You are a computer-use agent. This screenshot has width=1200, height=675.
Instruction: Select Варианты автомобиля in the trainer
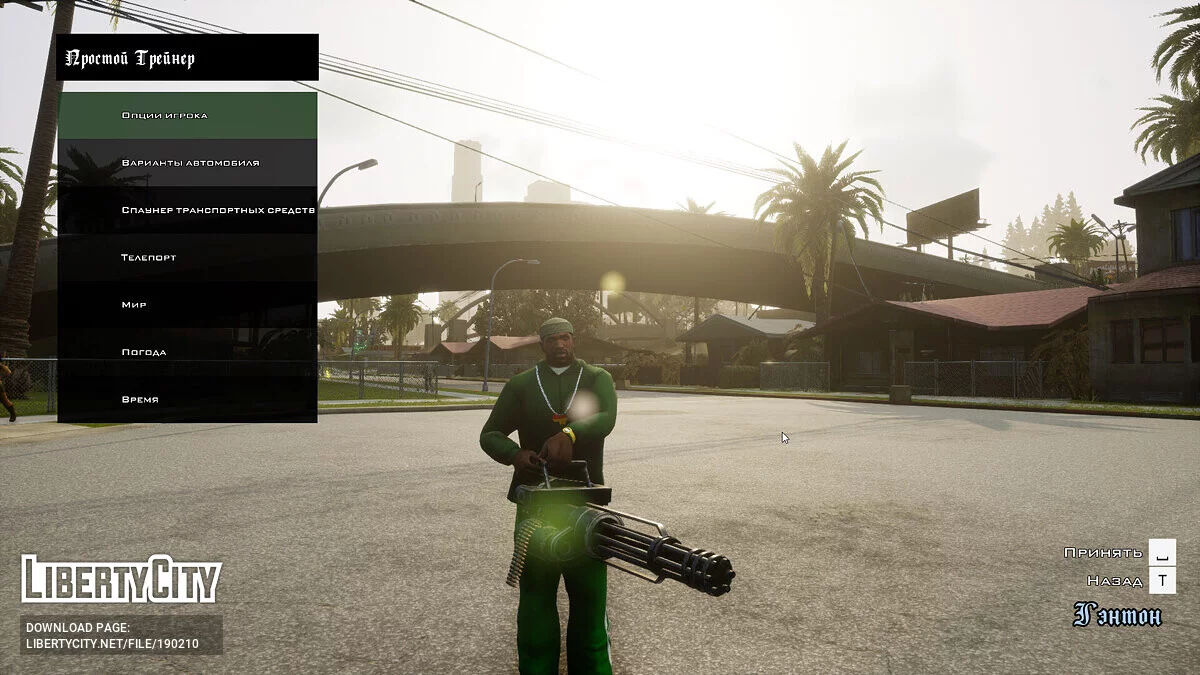coord(187,162)
